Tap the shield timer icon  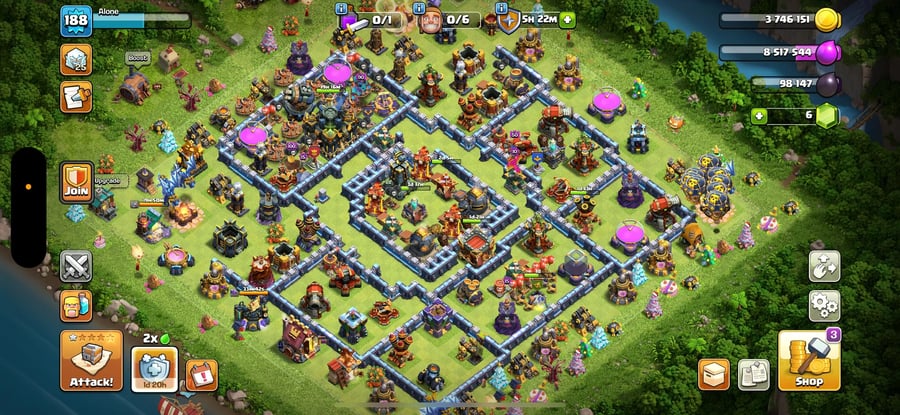click(x=510, y=20)
